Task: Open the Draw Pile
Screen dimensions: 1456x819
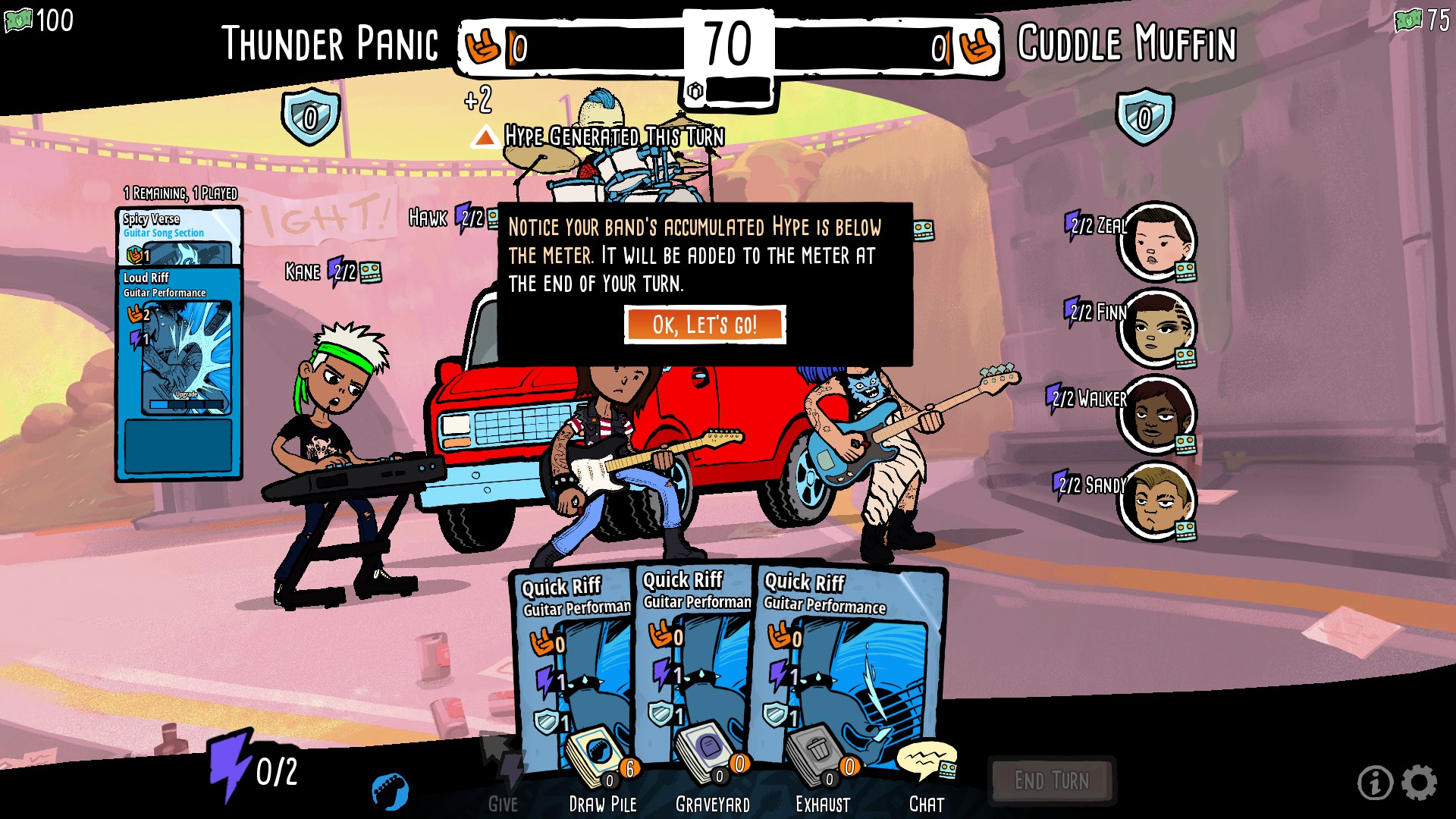Action: point(601,767)
